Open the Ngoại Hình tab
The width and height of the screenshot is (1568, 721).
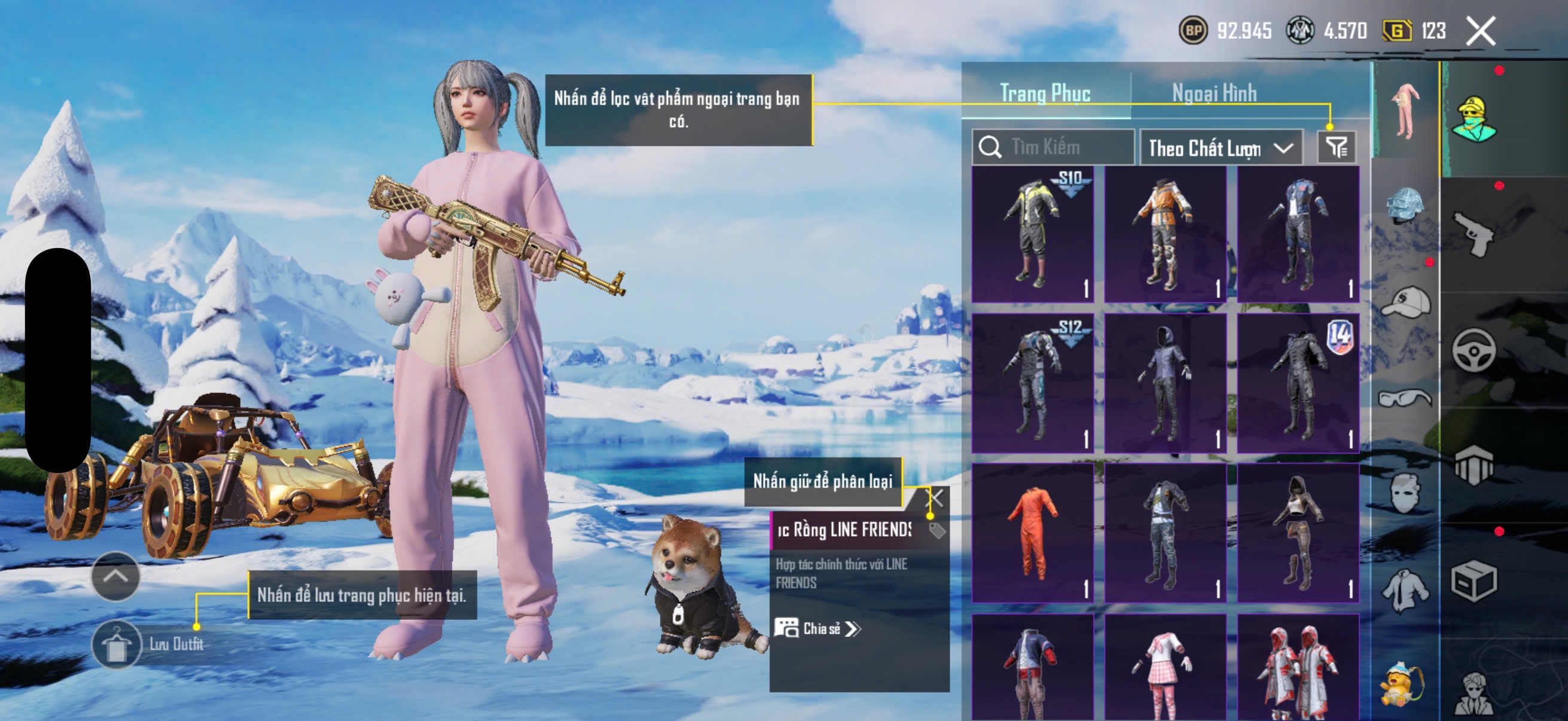coord(1215,93)
